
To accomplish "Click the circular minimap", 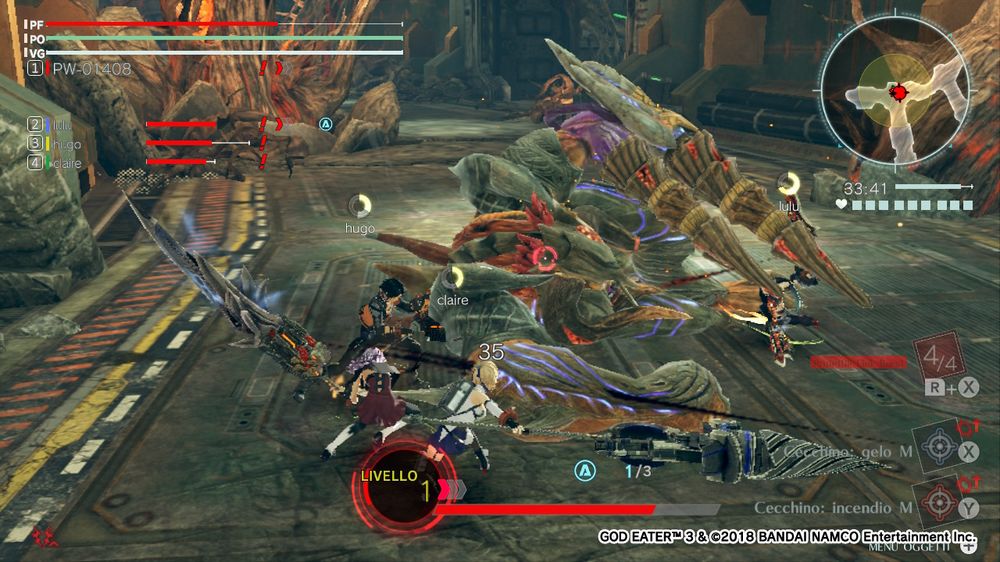I will [897, 94].
